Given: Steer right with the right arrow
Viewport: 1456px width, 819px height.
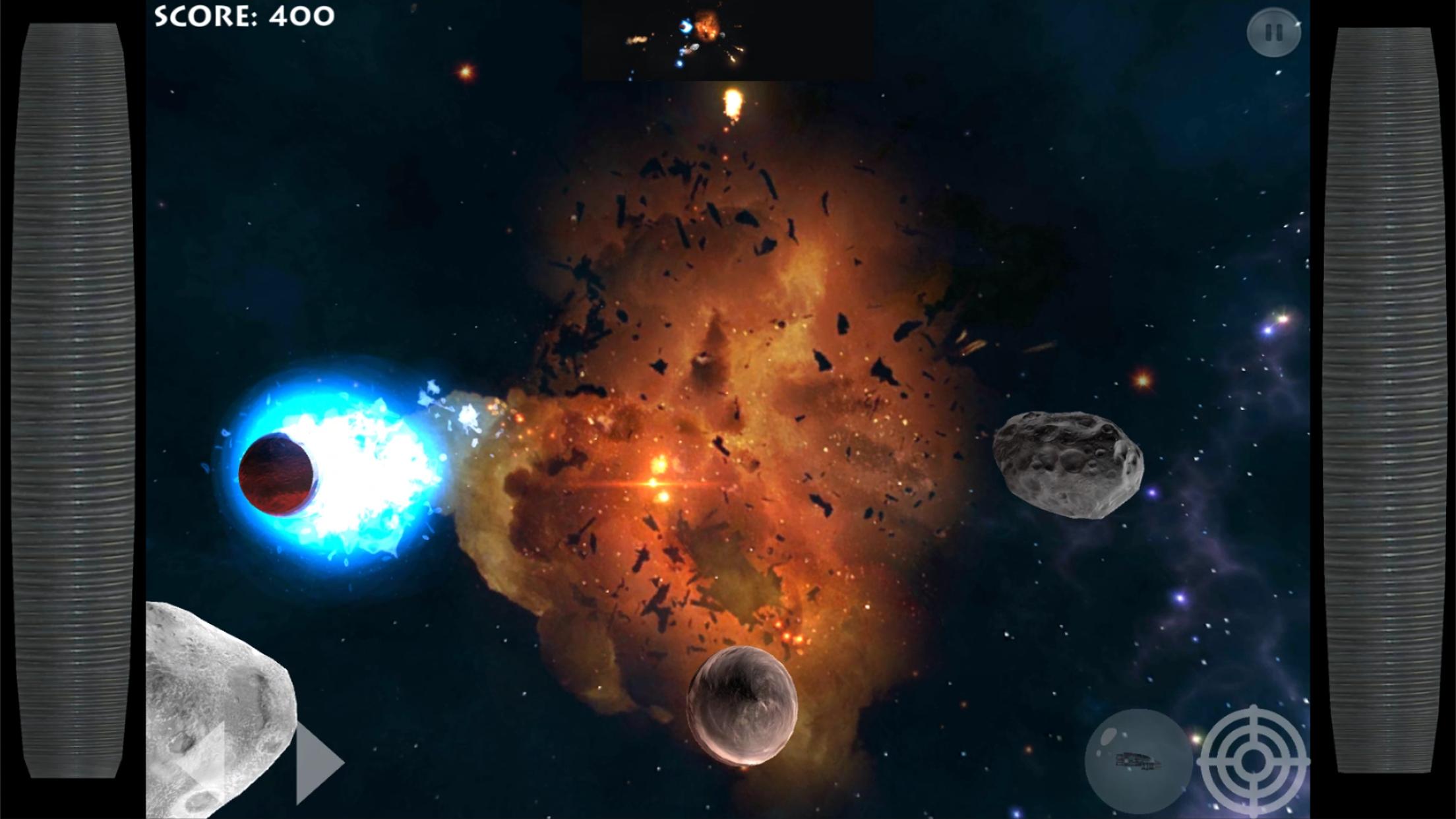Looking at the screenshot, I should 318,763.
